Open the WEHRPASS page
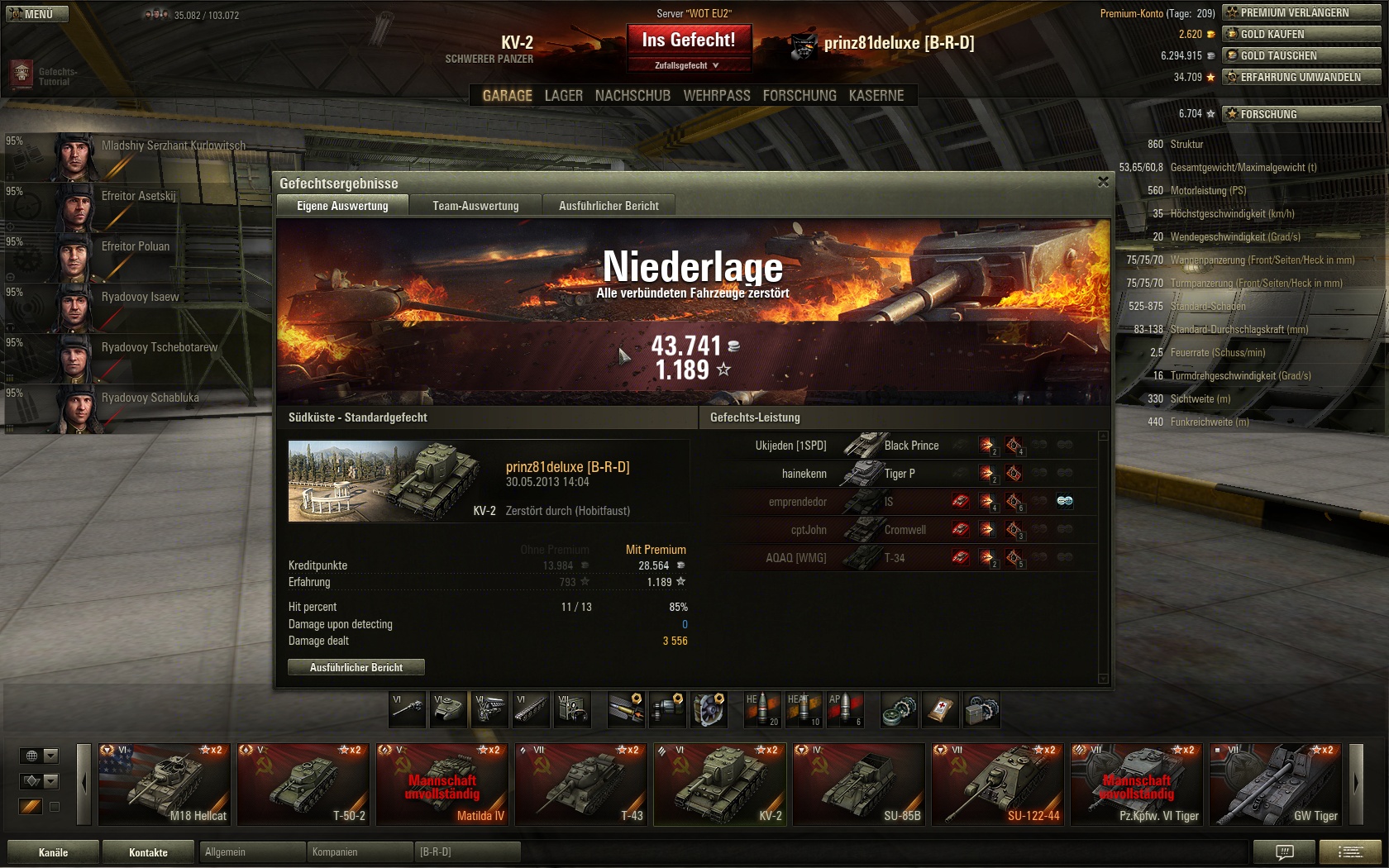 [716, 96]
